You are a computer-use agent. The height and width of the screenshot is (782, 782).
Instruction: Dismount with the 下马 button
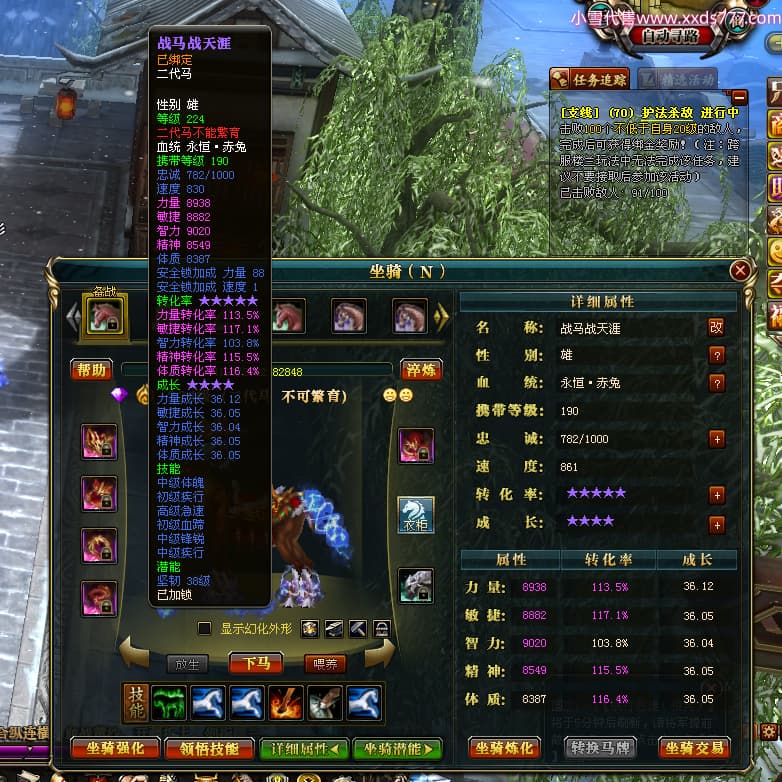255,663
